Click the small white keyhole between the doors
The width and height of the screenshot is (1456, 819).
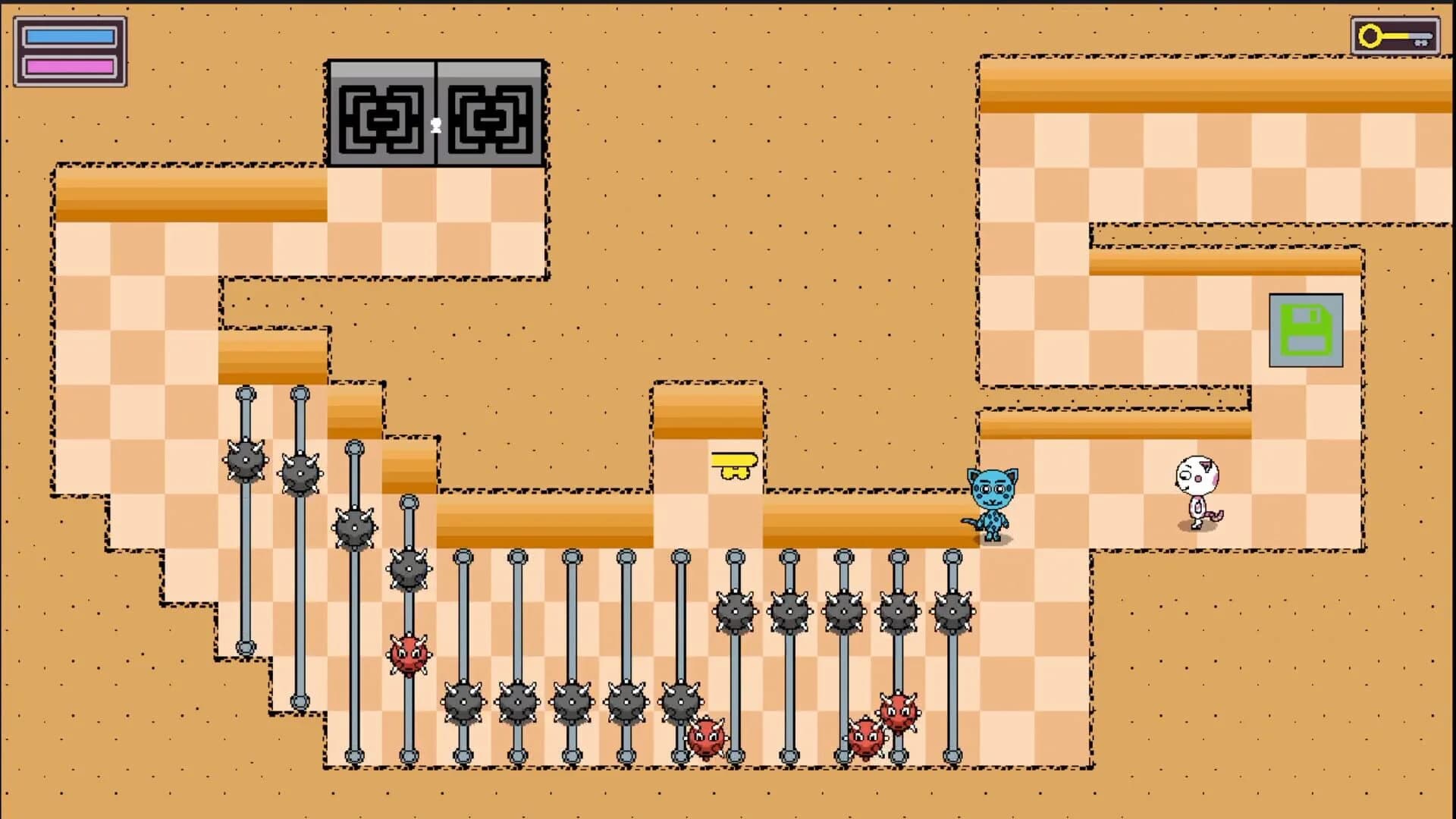435,124
